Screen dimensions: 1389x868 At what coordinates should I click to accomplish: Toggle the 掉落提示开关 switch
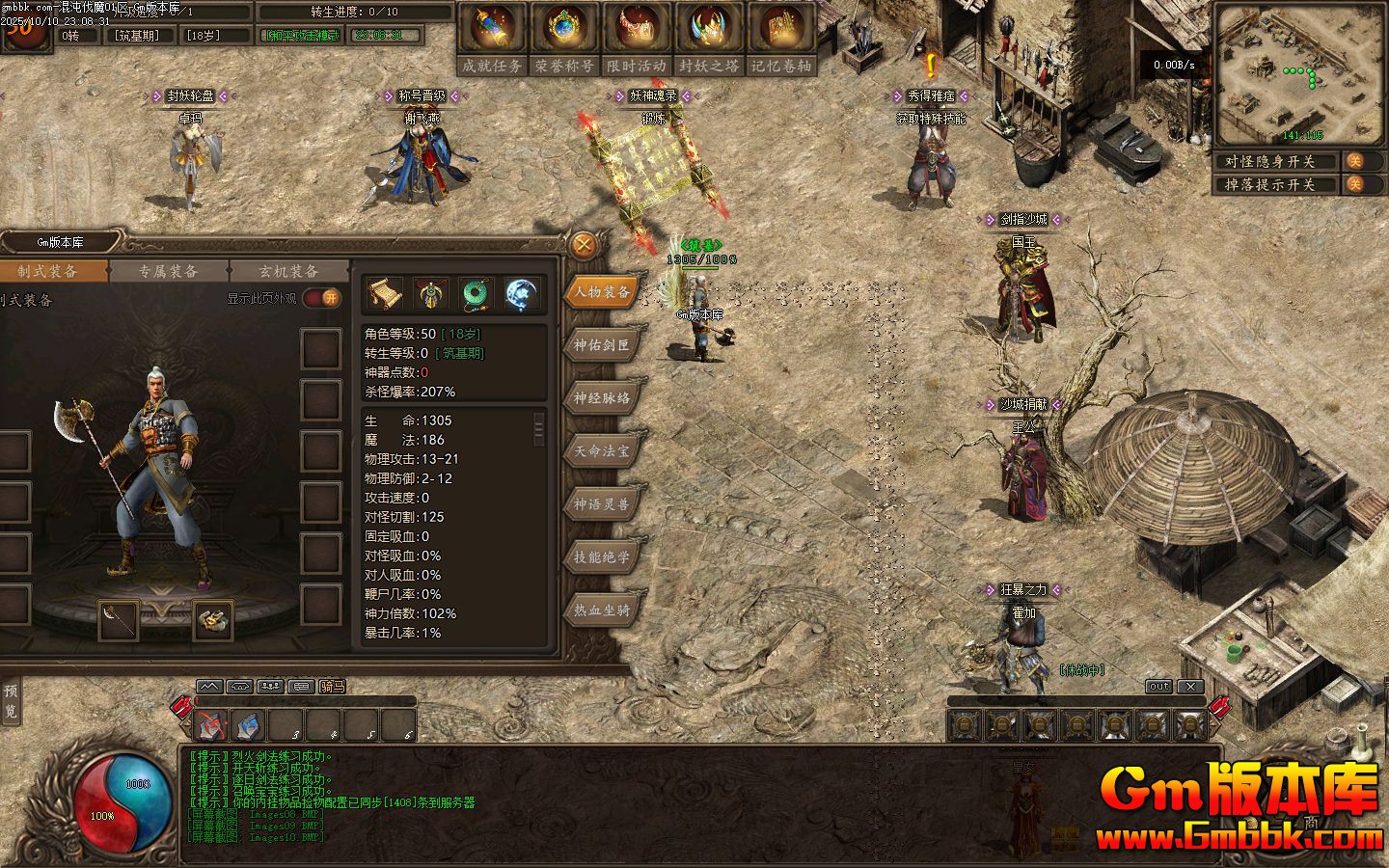1355,184
